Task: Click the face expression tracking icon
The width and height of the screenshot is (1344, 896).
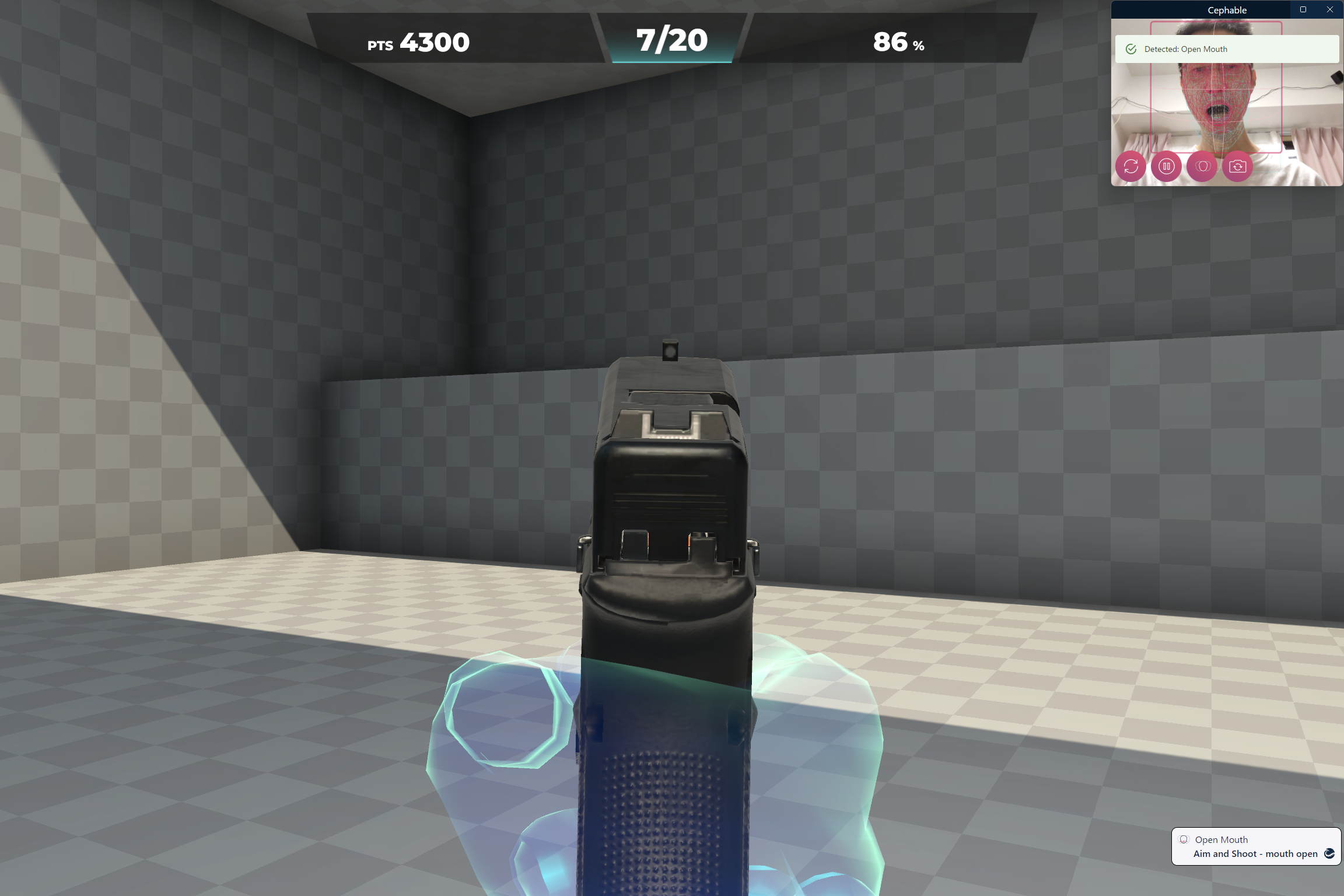Action: (x=1202, y=166)
